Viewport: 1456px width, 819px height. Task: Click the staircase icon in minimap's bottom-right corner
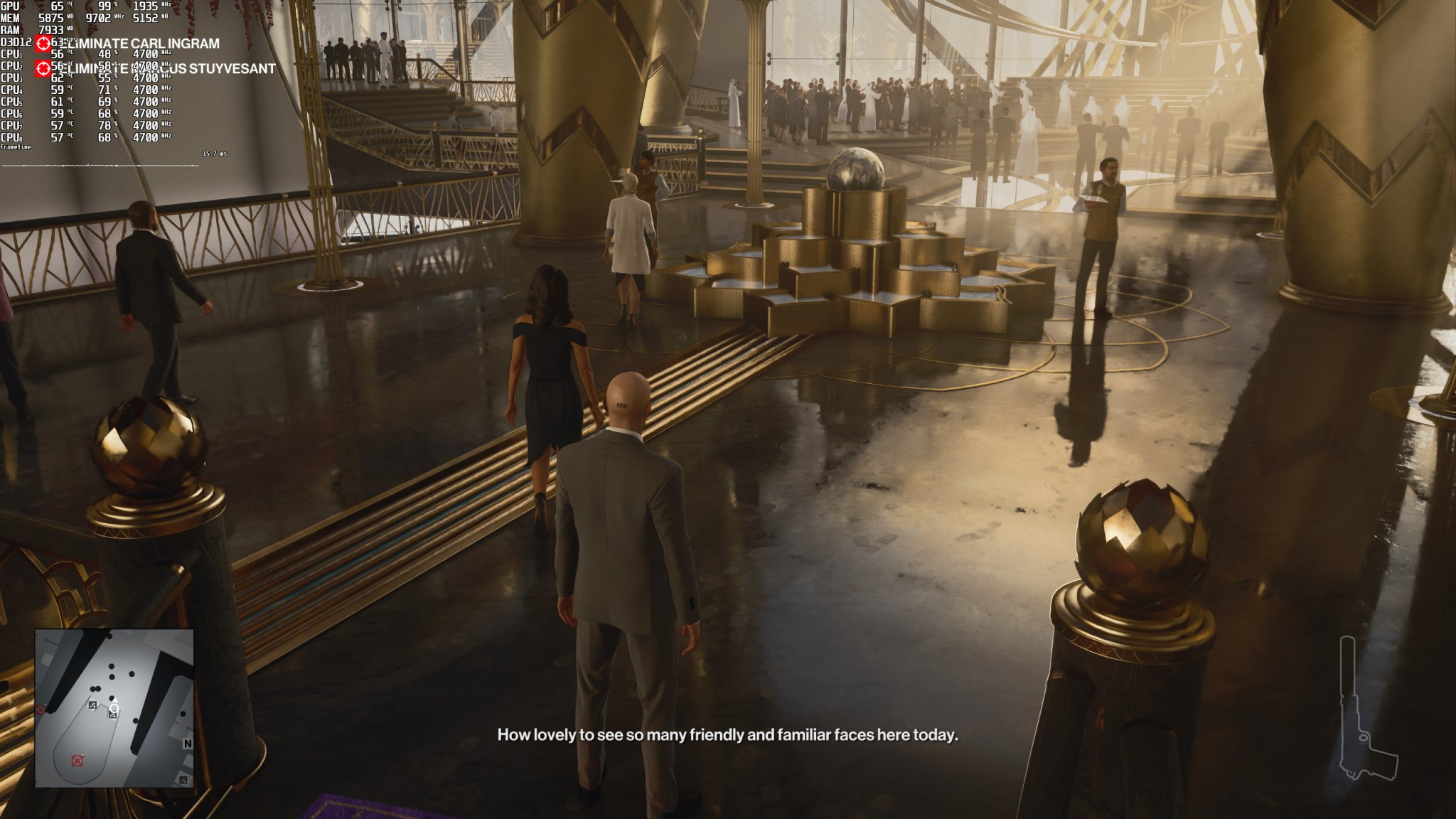pos(184,781)
